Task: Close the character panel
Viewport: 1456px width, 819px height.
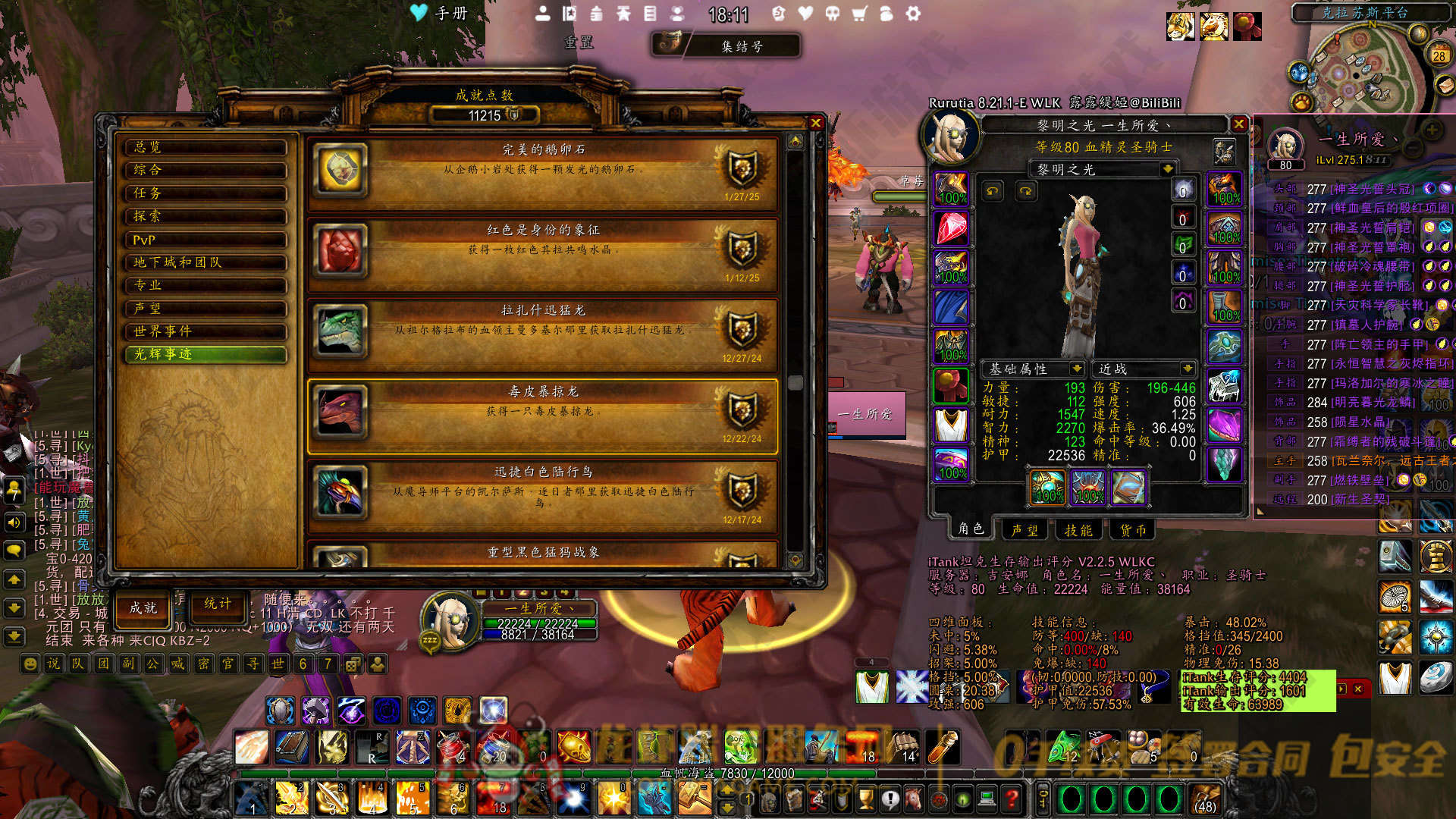Action: click(1239, 124)
